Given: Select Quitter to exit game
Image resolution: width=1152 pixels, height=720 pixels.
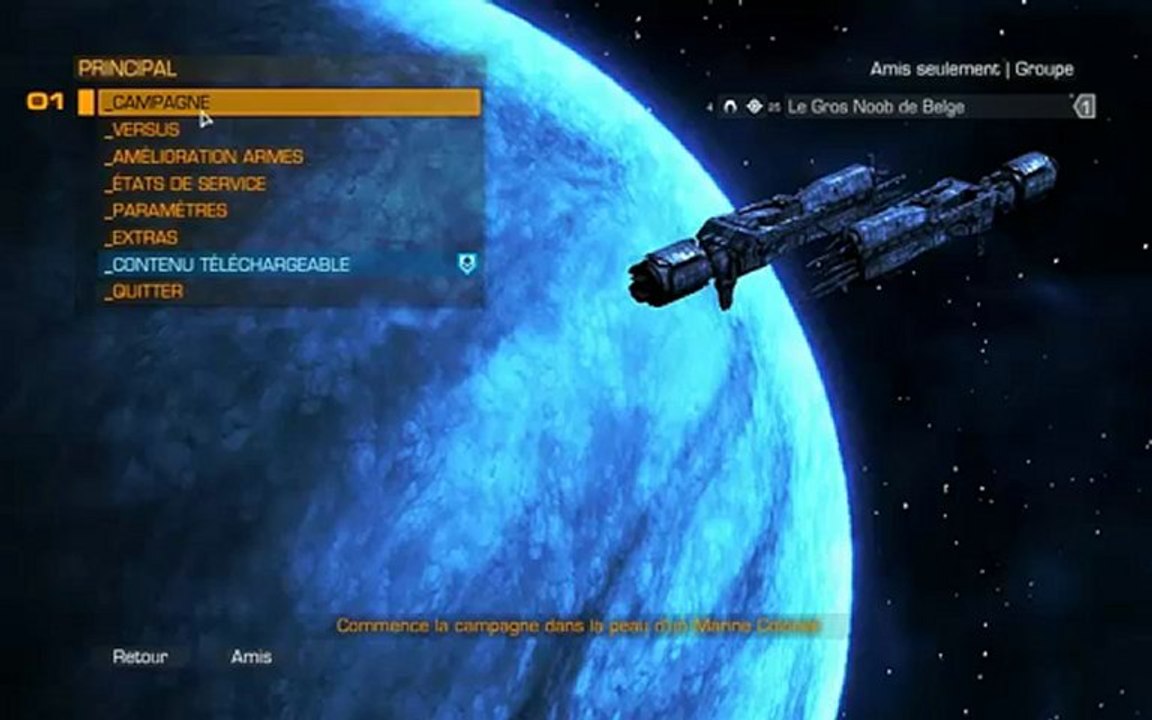Looking at the screenshot, I should coord(148,292).
